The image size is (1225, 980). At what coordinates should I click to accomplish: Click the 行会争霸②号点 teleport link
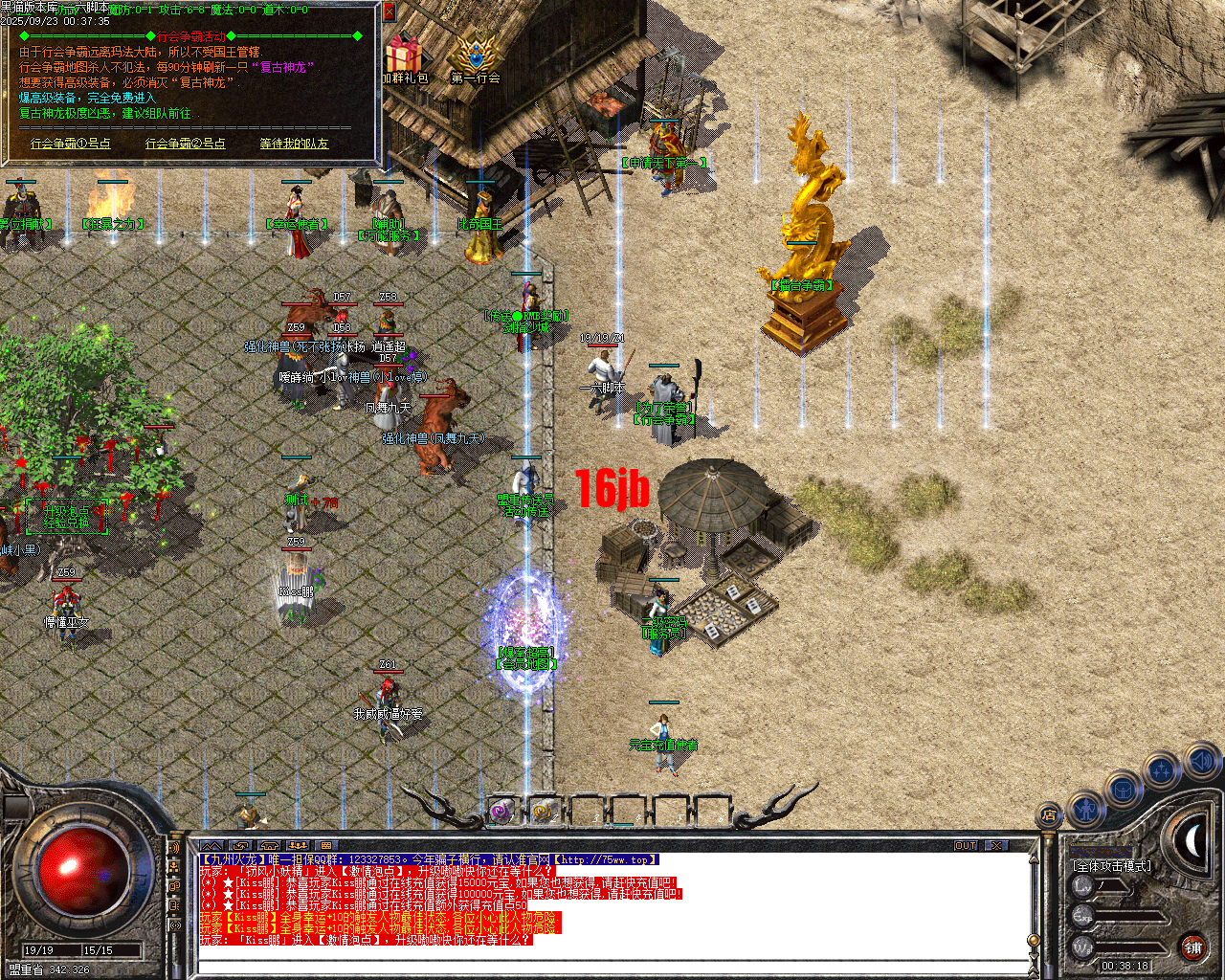tap(185, 144)
